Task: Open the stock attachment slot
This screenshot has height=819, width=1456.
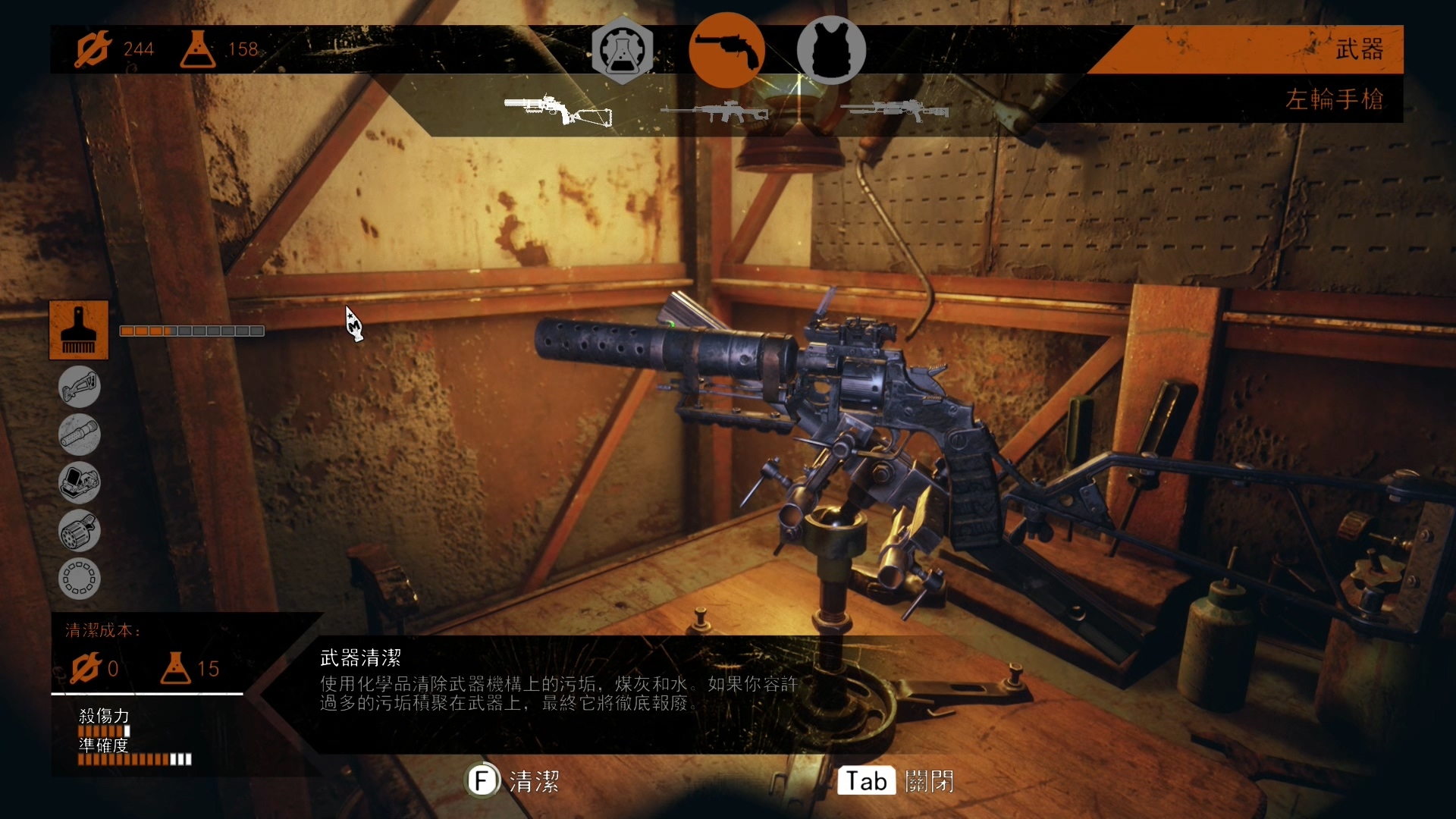Action: tap(79, 387)
